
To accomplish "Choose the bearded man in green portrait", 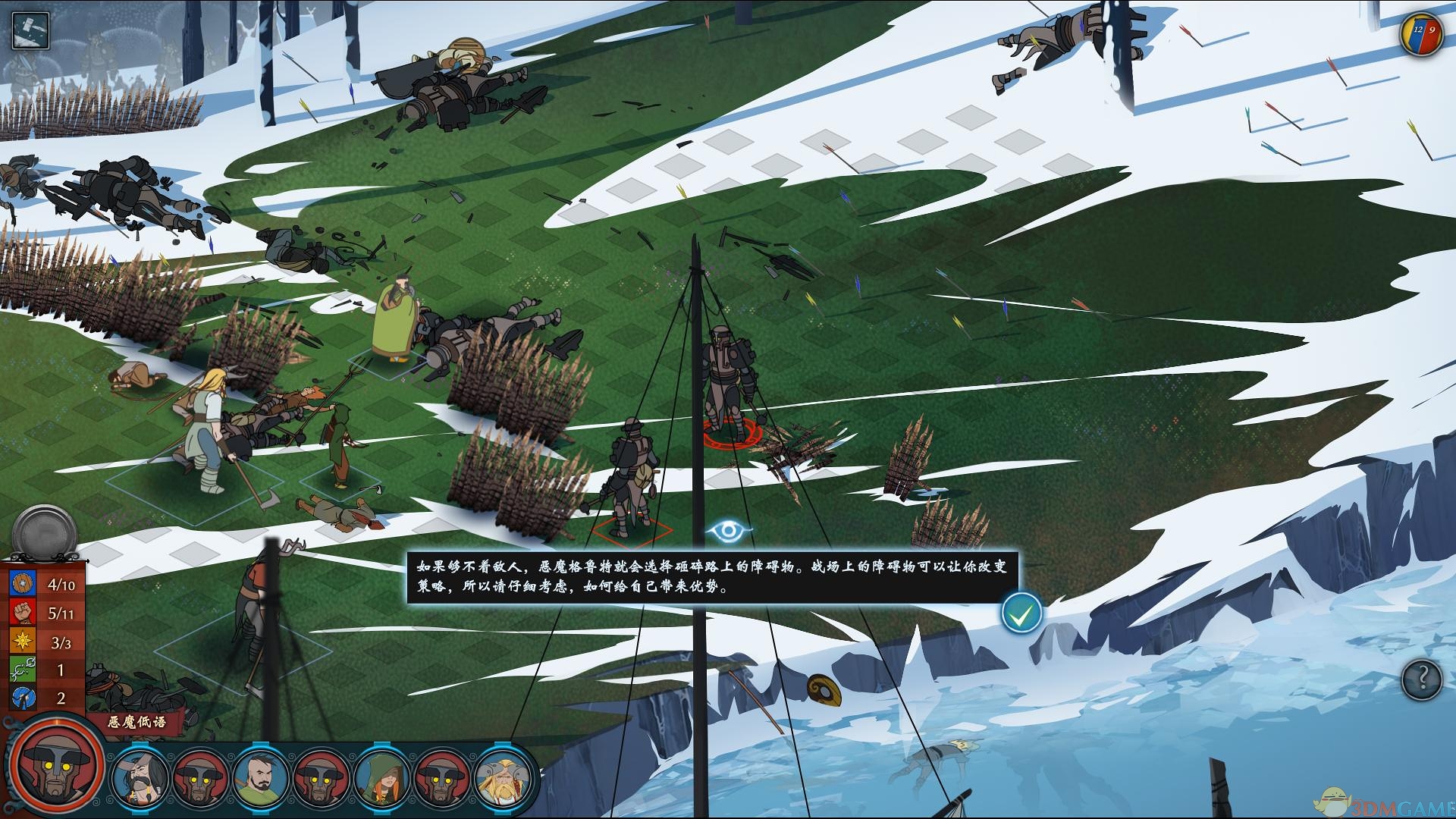I will tap(262, 777).
